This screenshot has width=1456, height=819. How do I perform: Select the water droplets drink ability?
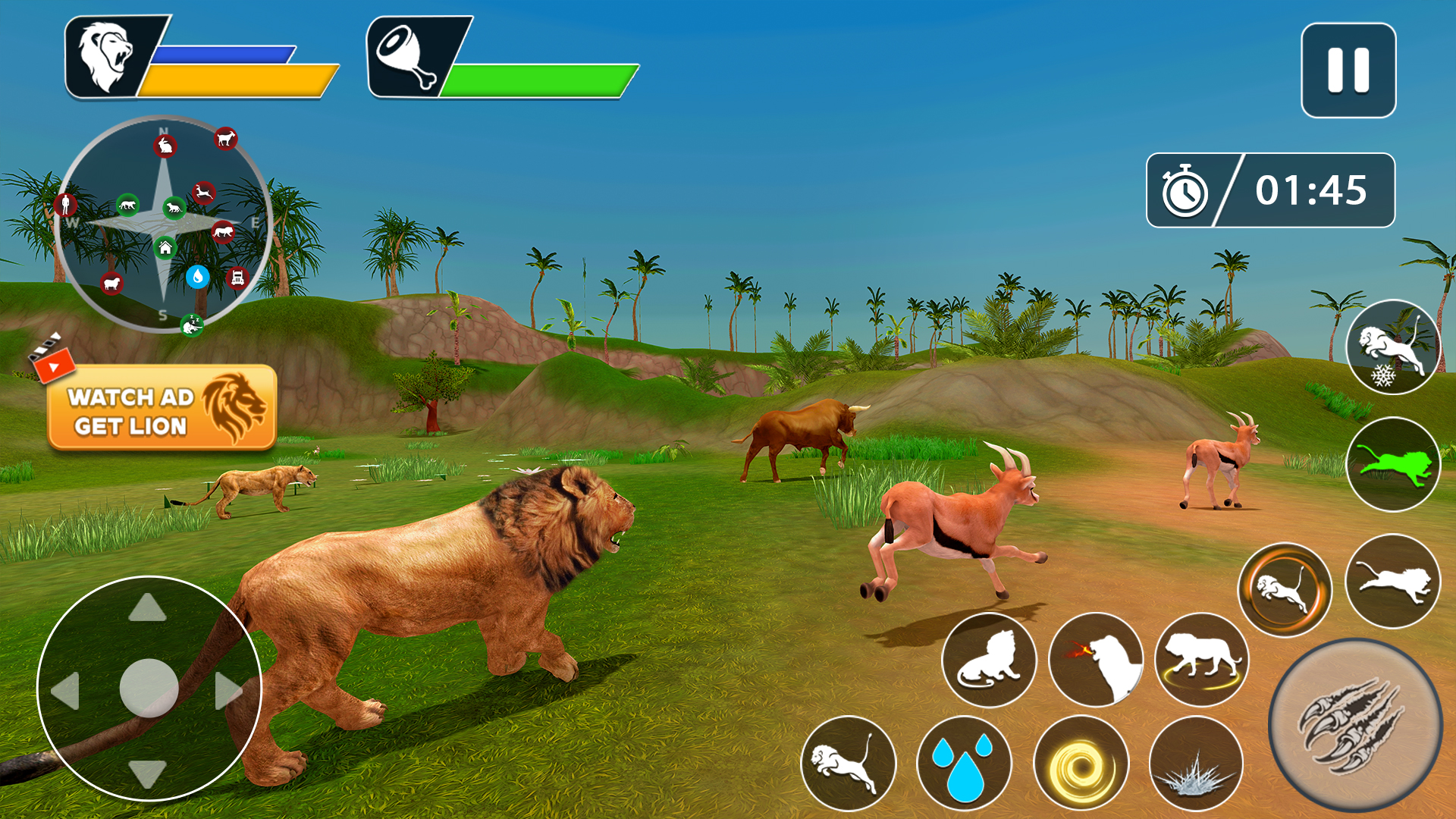pos(962,762)
